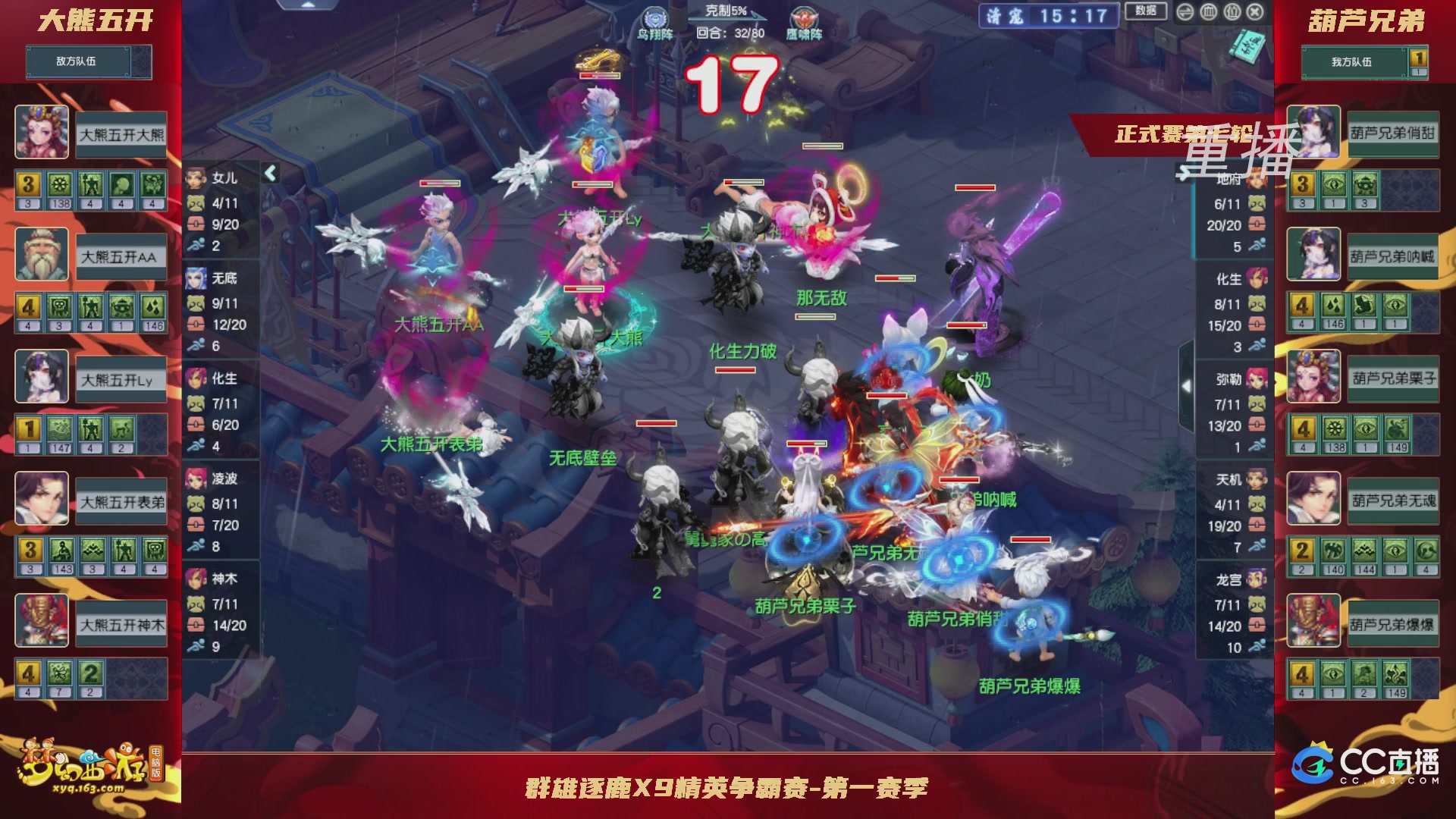Toggle the 位 icon in the top toolbar

point(1232,12)
